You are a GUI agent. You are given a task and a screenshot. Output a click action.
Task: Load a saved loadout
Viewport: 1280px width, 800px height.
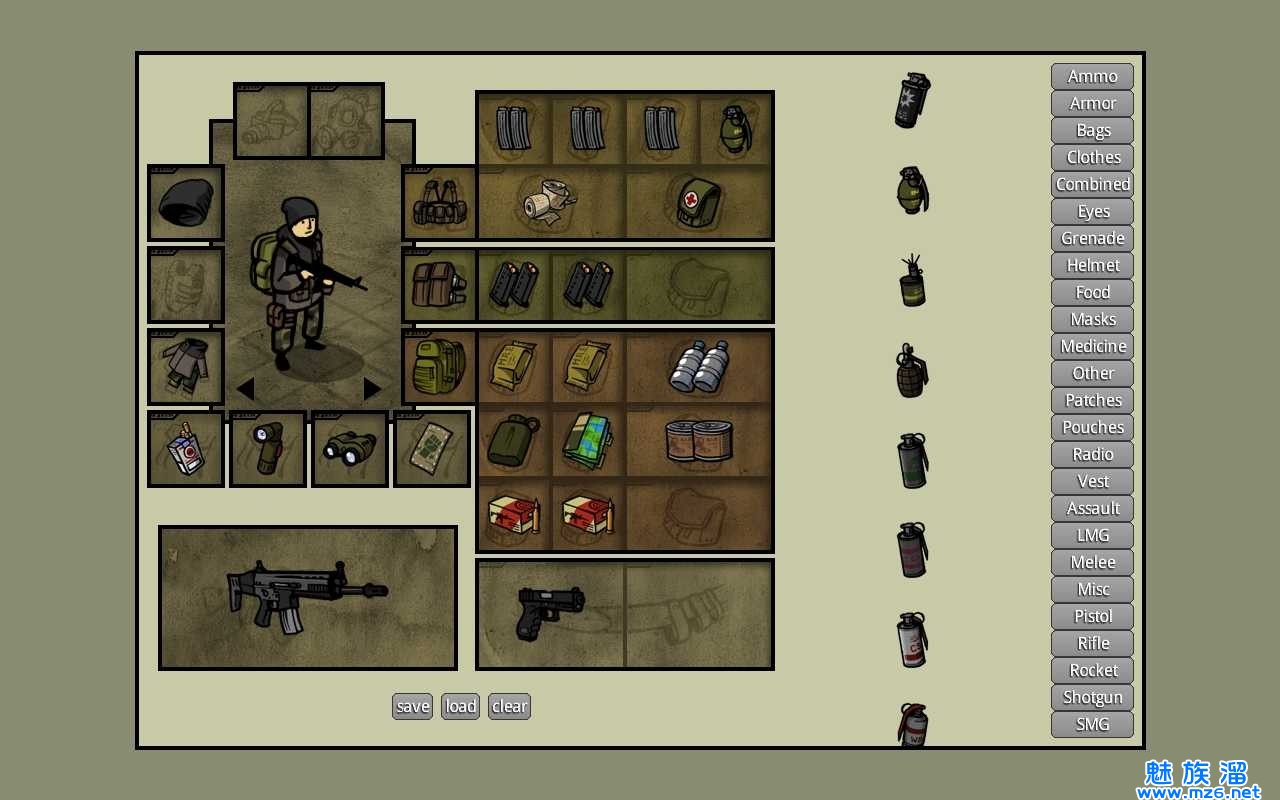pyautogui.click(x=460, y=706)
